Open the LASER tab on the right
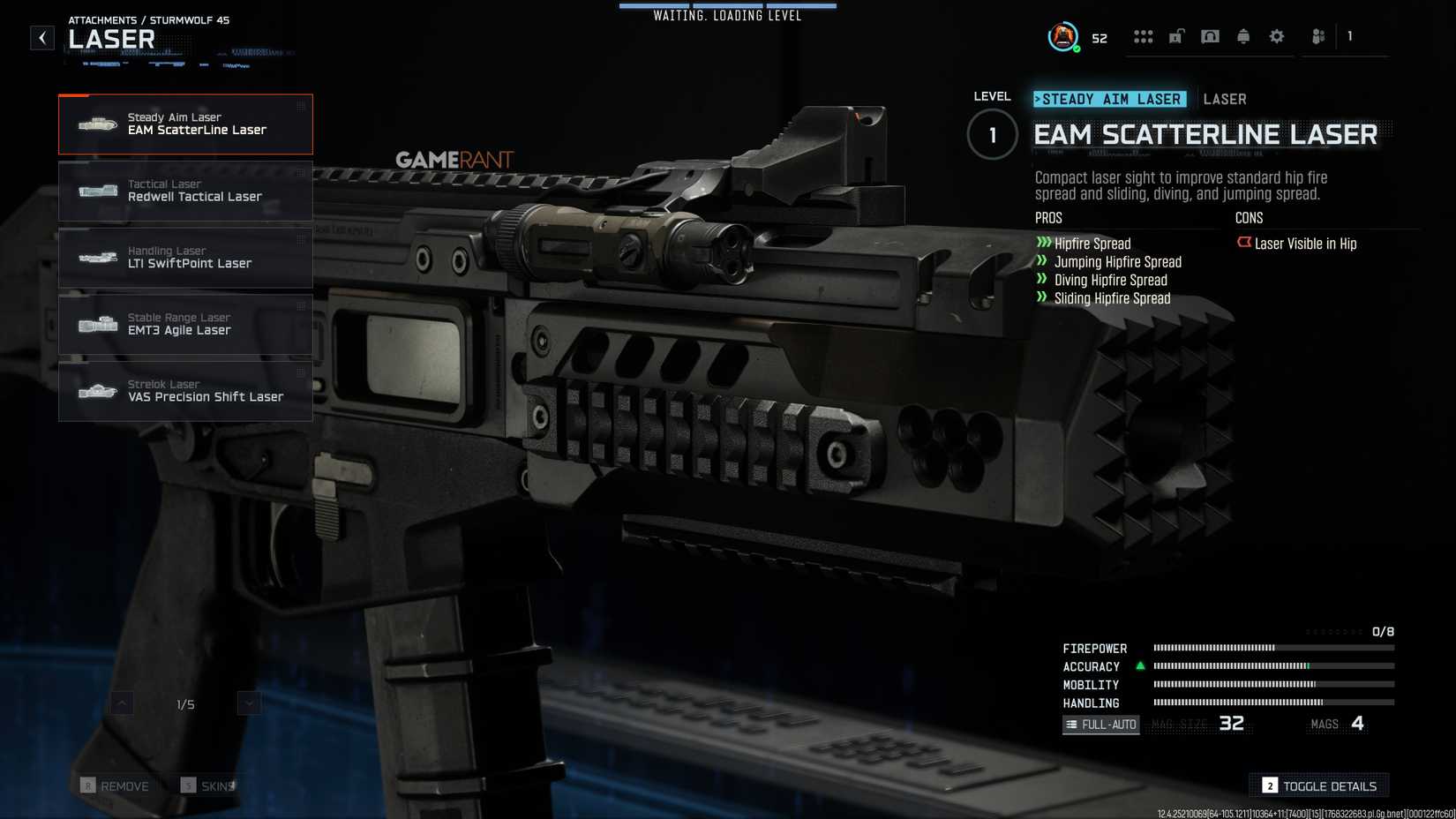Image resolution: width=1456 pixels, height=819 pixels. (1225, 99)
